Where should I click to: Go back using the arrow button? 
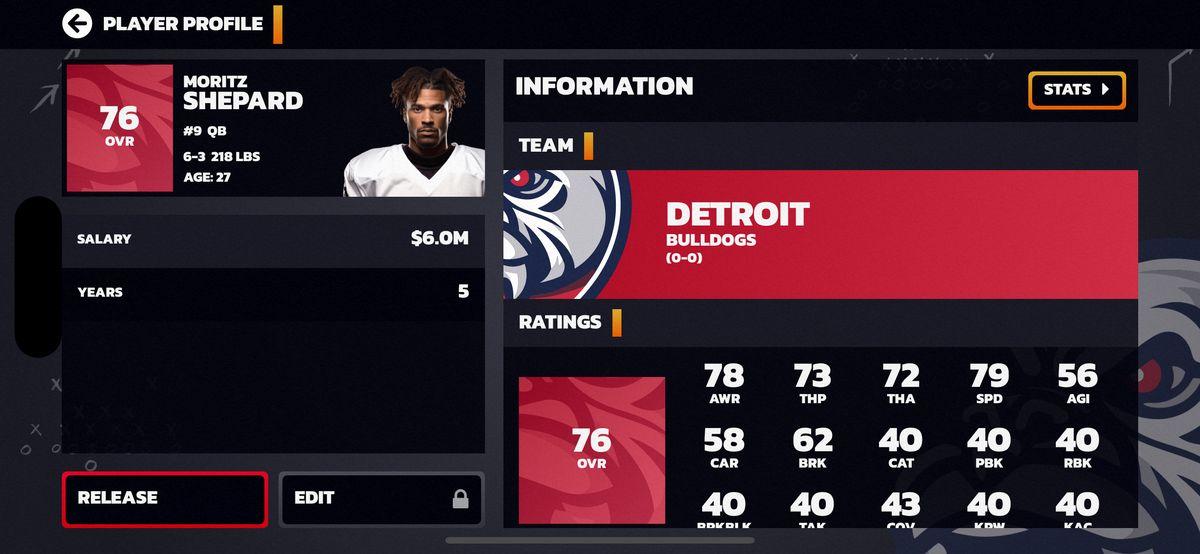point(77,23)
